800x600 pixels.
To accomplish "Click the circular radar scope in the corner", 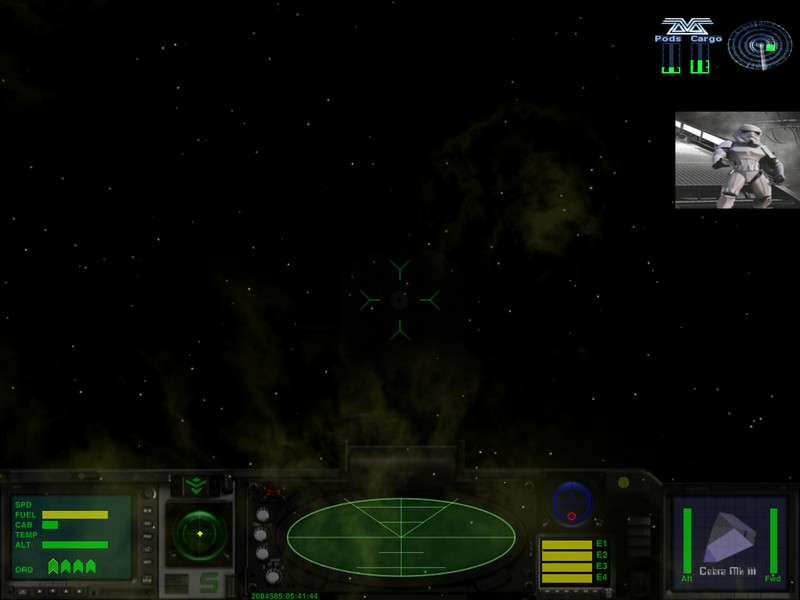I will (x=759, y=44).
